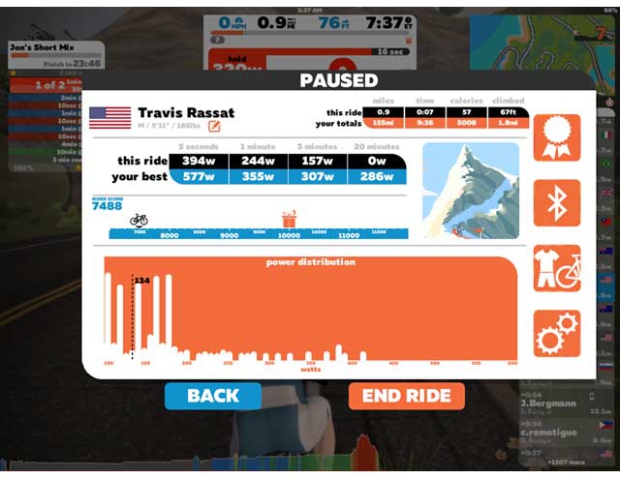End the ride with END RIDE
This screenshot has height=479, width=620.
point(406,396)
